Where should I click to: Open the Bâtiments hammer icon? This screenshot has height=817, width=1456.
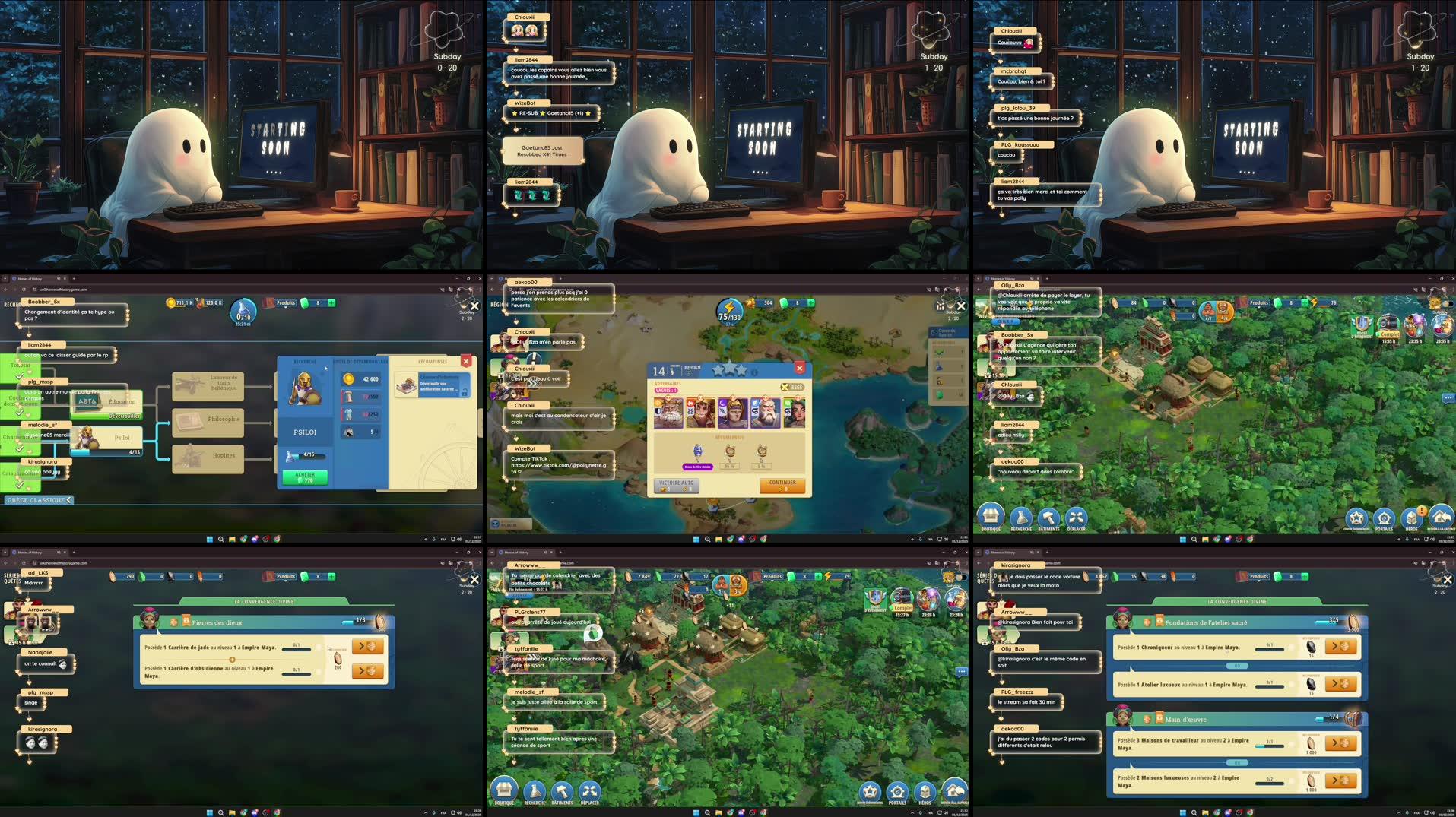click(x=561, y=789)
